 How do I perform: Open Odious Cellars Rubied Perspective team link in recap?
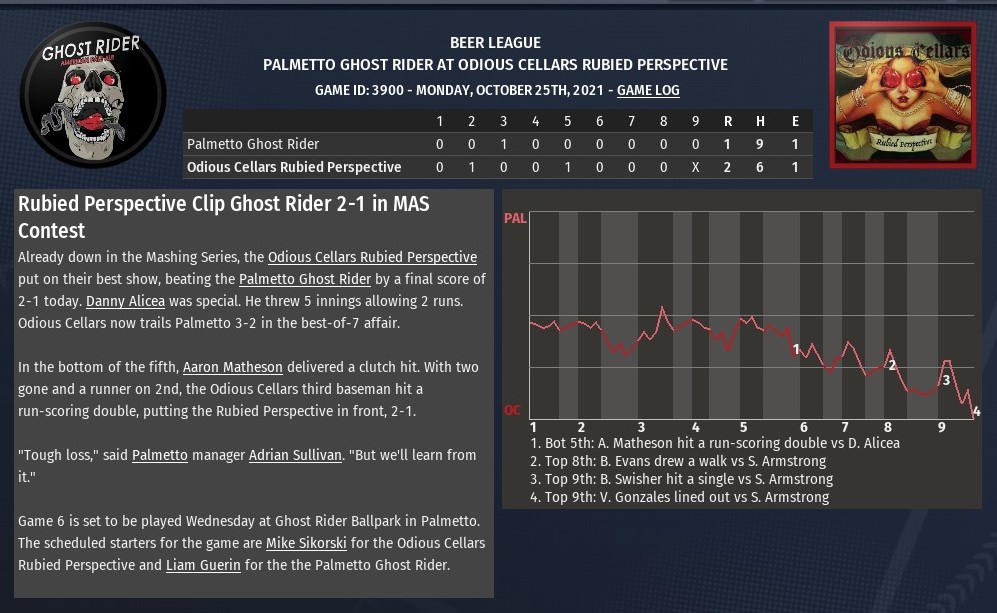click(x=372, y=257)
